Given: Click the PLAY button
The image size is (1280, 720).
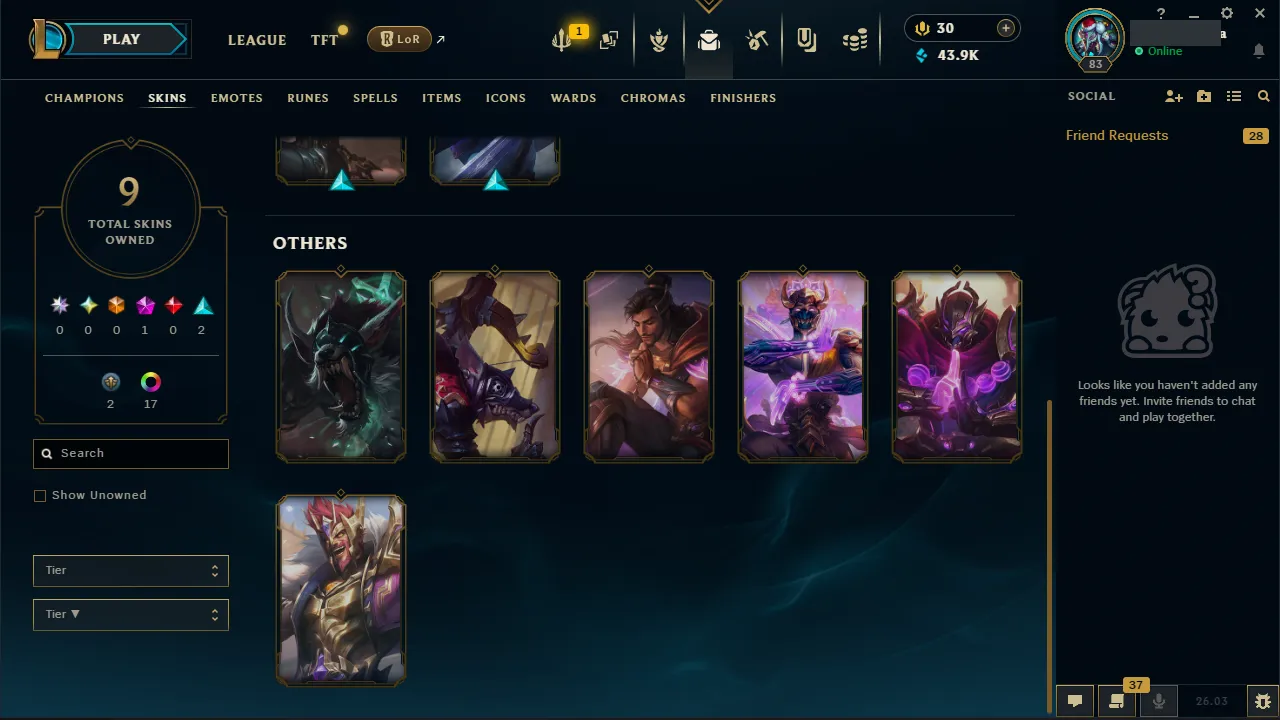Looking at the screenshot, I should [x=121, y=38].
